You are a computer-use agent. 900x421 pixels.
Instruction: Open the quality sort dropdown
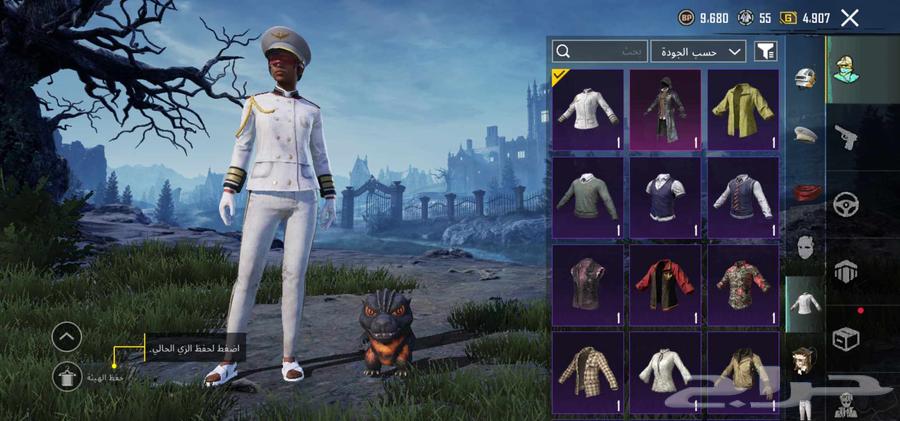pos(699,51)
